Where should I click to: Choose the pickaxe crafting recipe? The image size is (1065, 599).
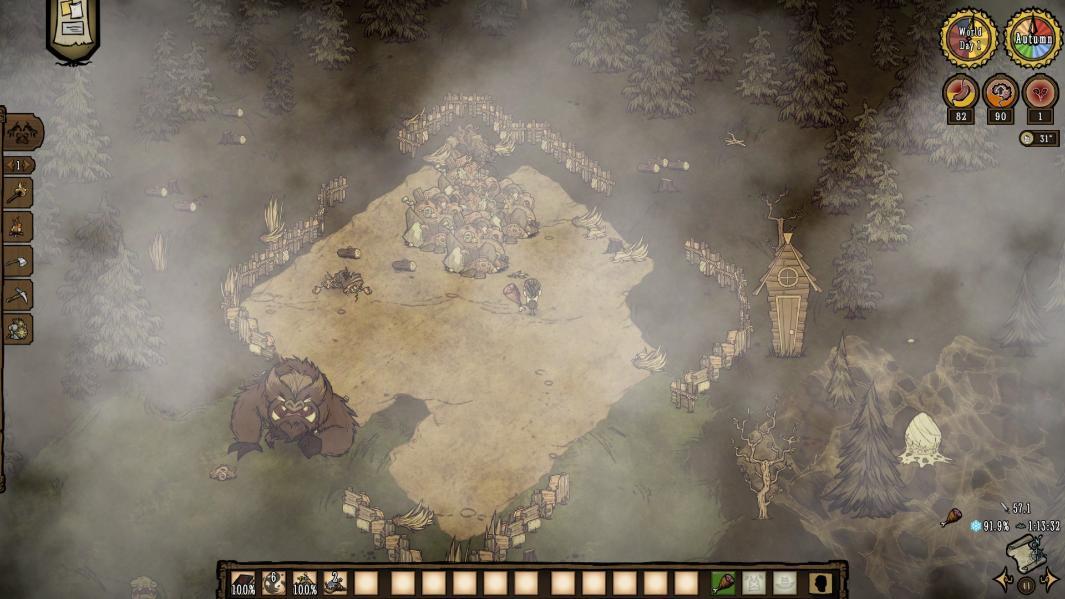click(x=19, y=295)
